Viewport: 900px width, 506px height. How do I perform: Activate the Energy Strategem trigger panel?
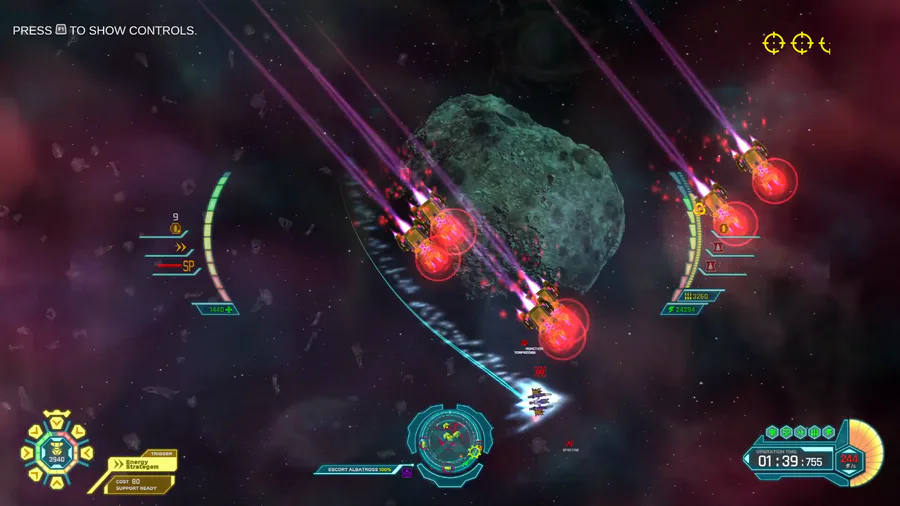144,470
